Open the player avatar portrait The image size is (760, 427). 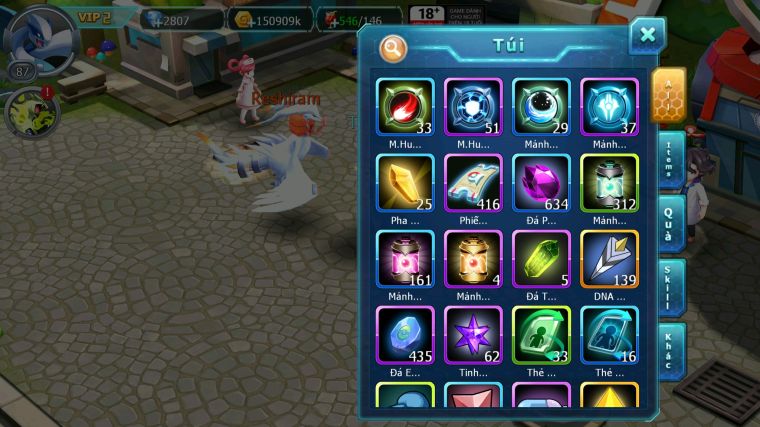coord(38,38)
